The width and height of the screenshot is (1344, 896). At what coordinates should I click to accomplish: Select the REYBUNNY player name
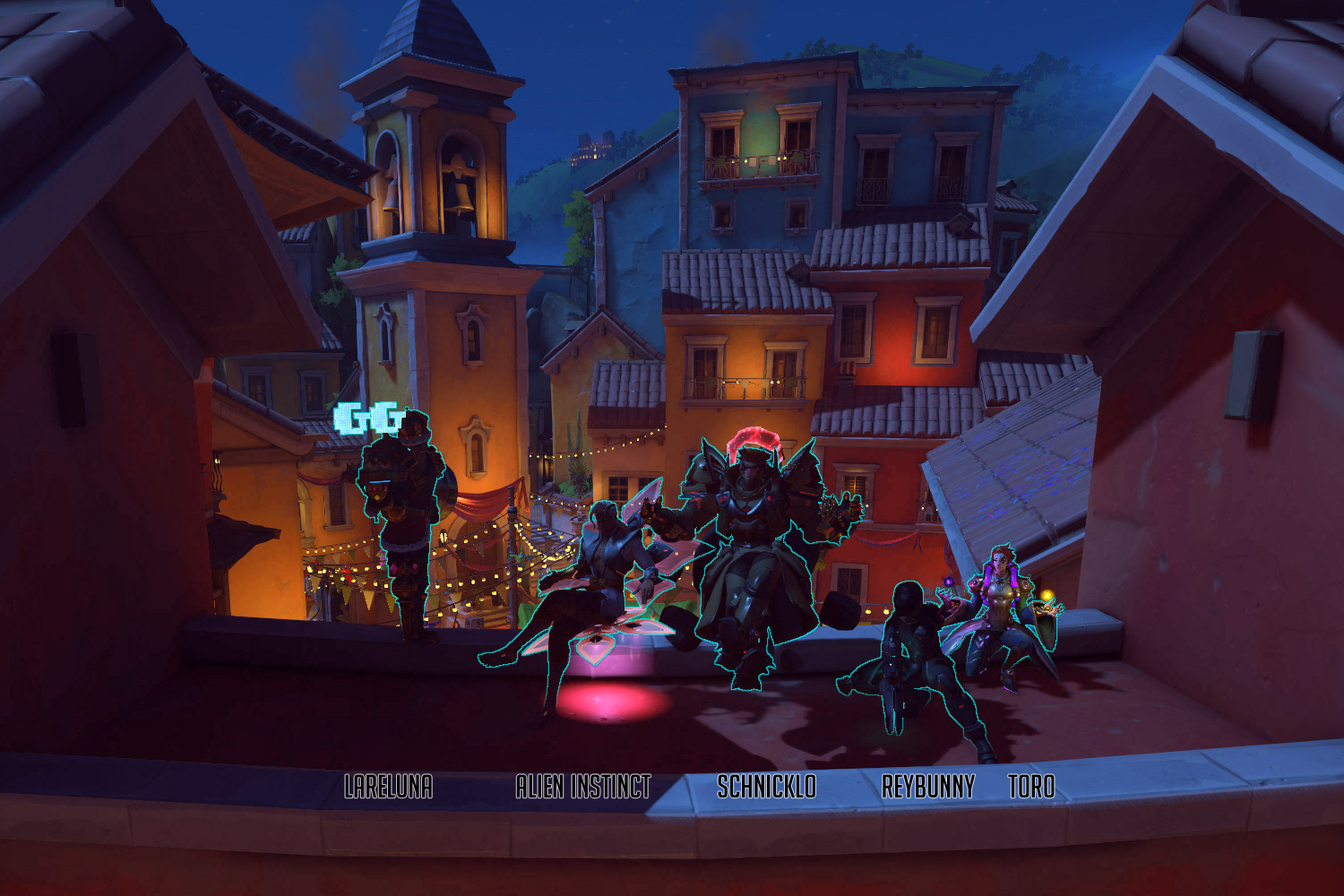click(928, 787)
